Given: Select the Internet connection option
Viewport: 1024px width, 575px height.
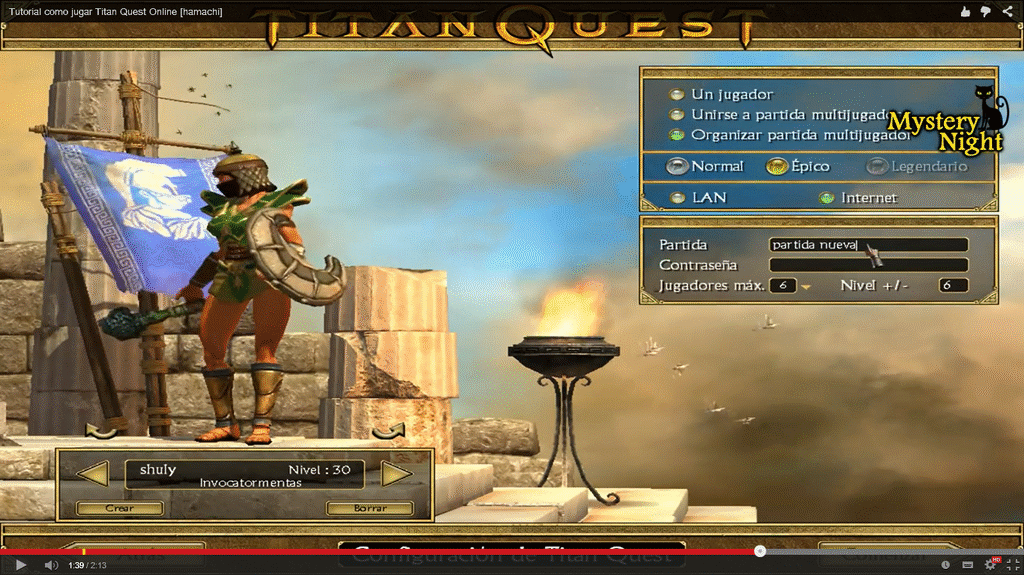Looking at the screenshot, I should [x=826, y=198].
